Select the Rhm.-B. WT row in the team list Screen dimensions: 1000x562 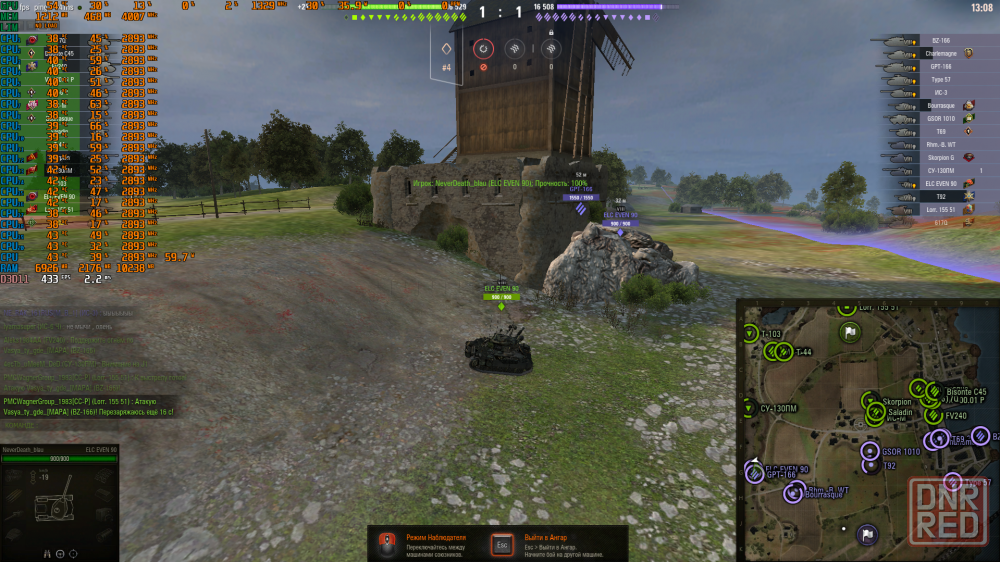pyautogui.click(x=940, y=144)
